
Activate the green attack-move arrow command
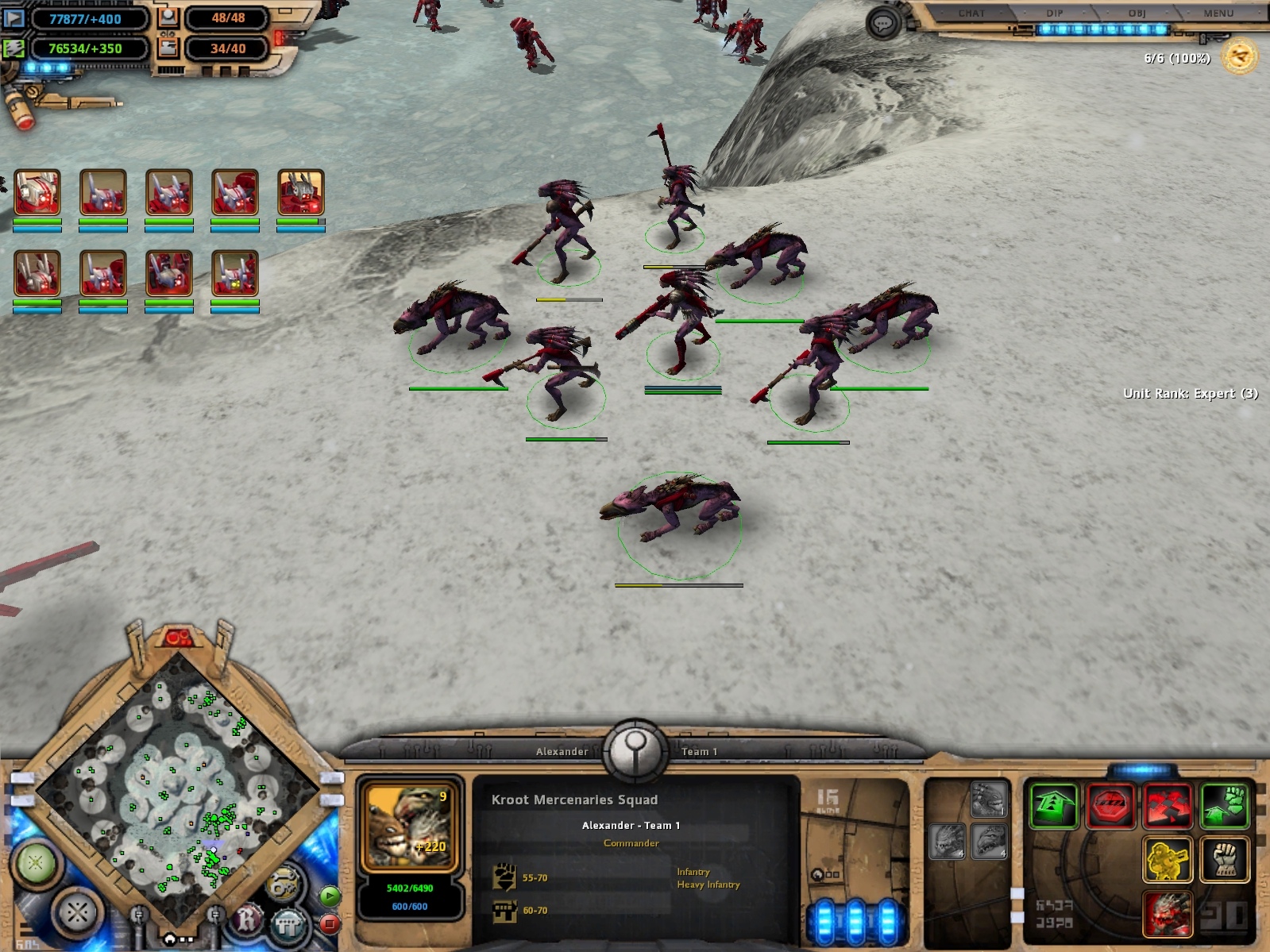pyautogui.click(x=1053, y=805)
